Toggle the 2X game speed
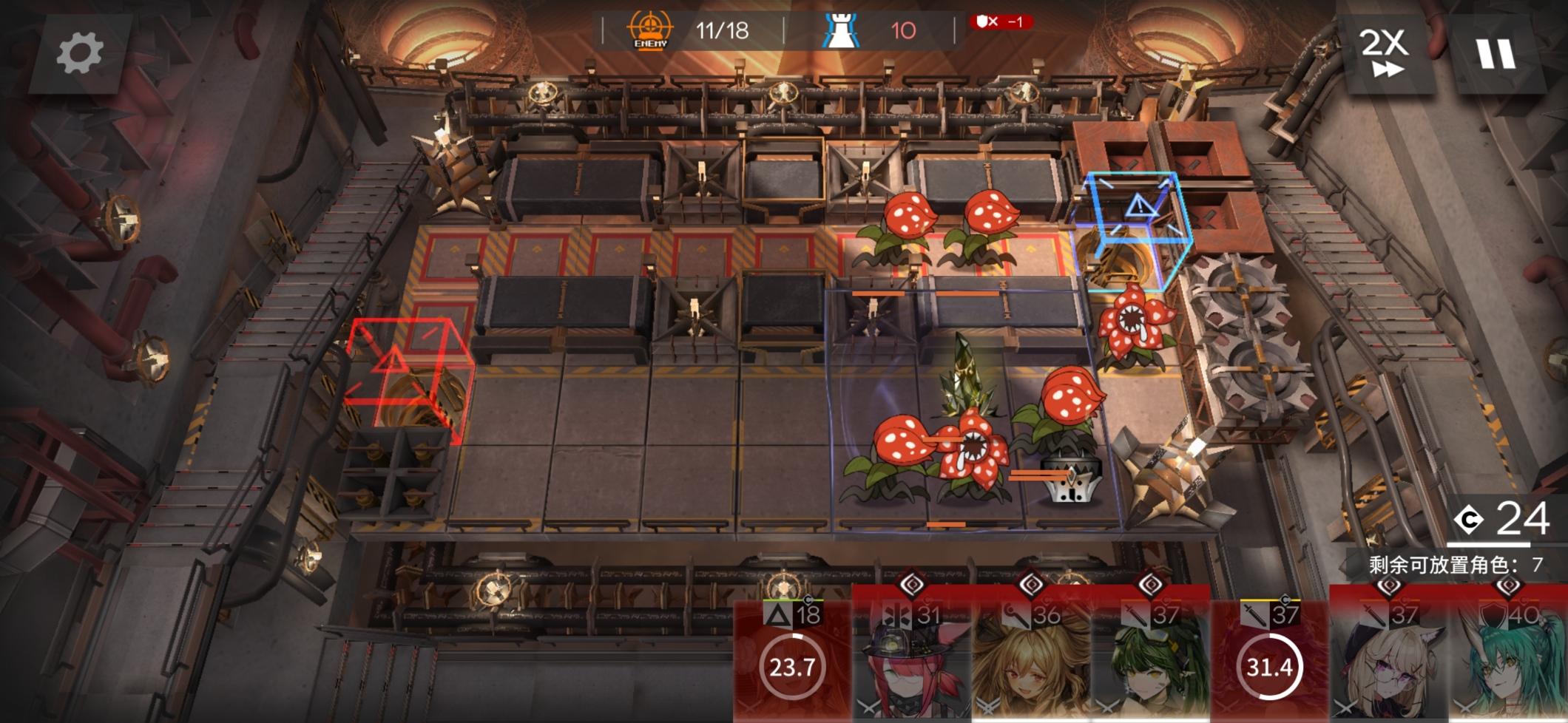Screen dimensions: 1568x723 pyautogui.click(x=1385, y=52)
